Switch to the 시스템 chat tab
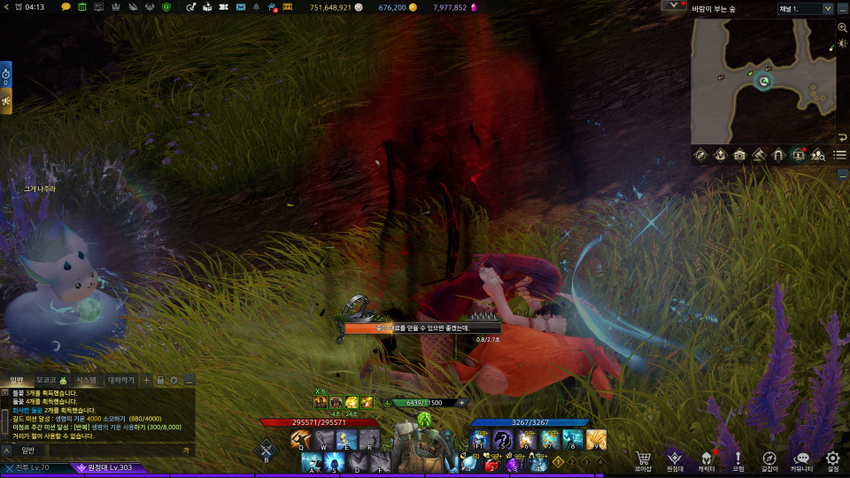Viewport: 850px width, 478px height. pyautogui.click(x=87, y=380)
